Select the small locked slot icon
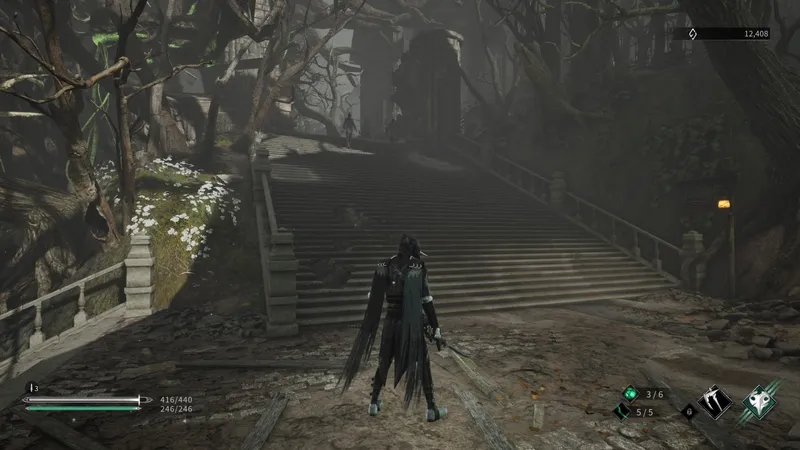Viewport: 800px width, 450px height. 687,410
